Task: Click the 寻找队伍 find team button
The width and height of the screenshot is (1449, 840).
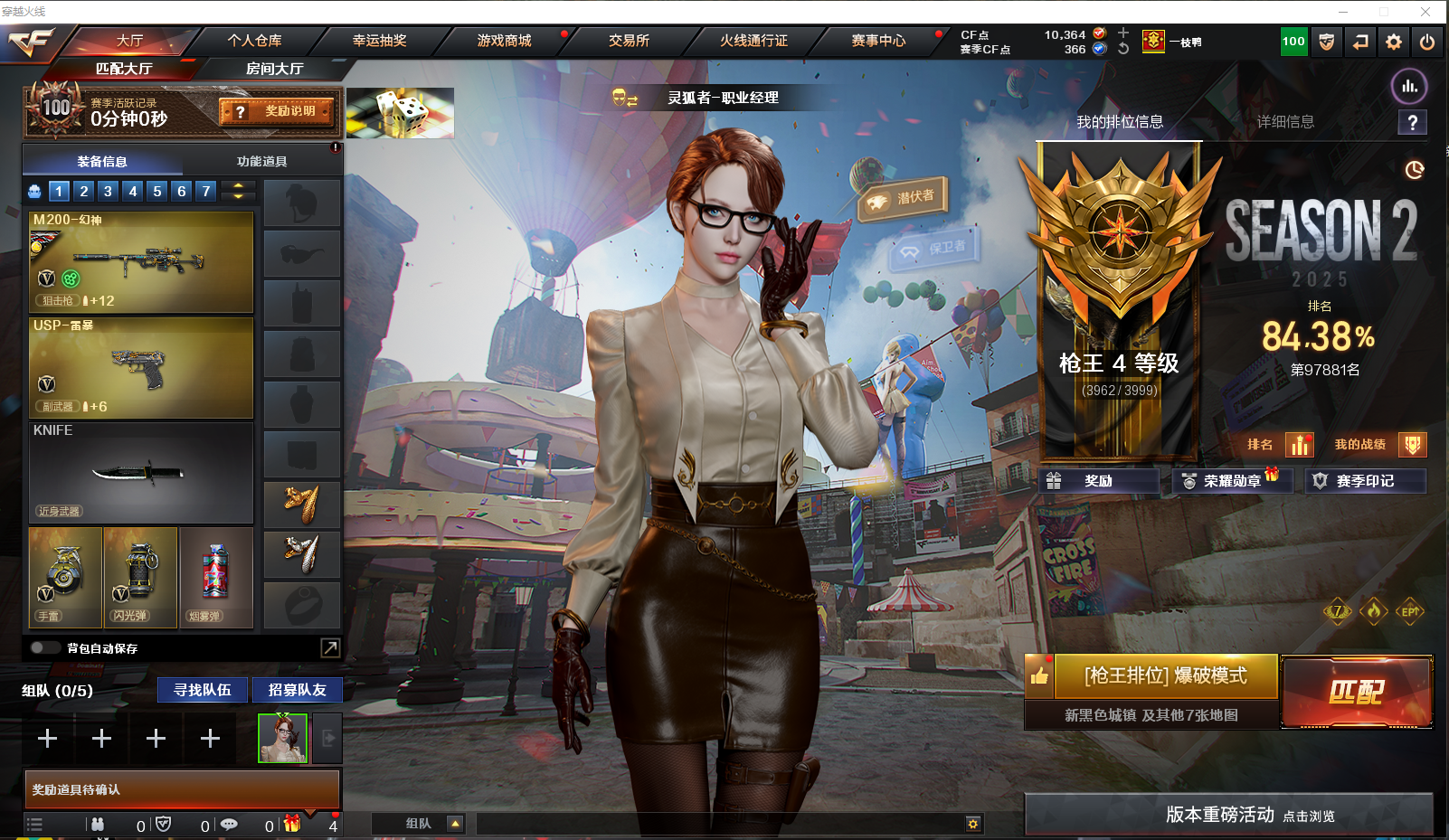Action: (203, 690)
